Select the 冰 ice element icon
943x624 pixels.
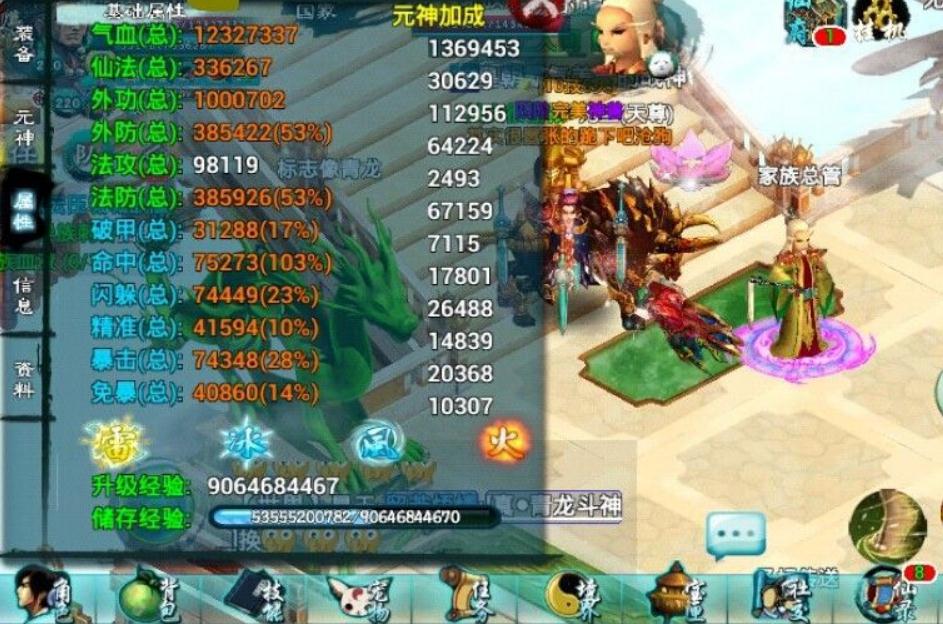coord(246,441)
